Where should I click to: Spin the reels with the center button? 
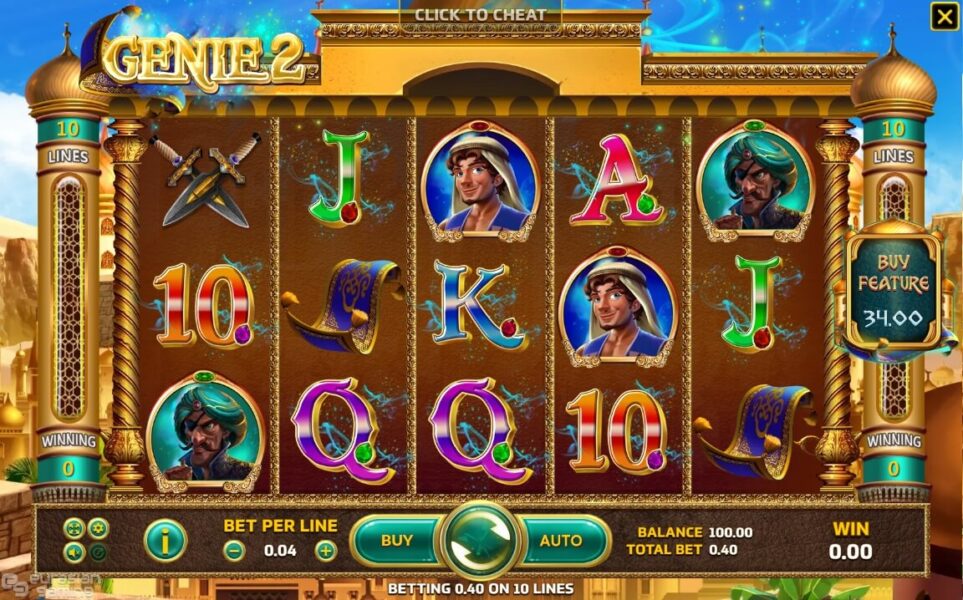pyautogui.click(x=480, y=541)
